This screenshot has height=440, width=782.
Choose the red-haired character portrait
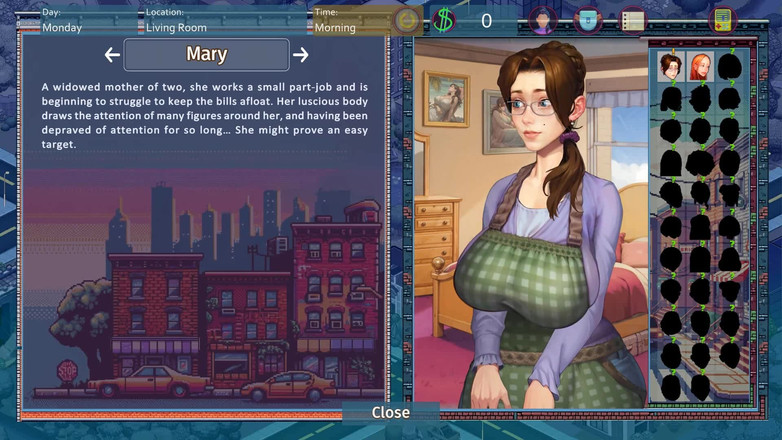pyautogui.click(x=700, y=68)
